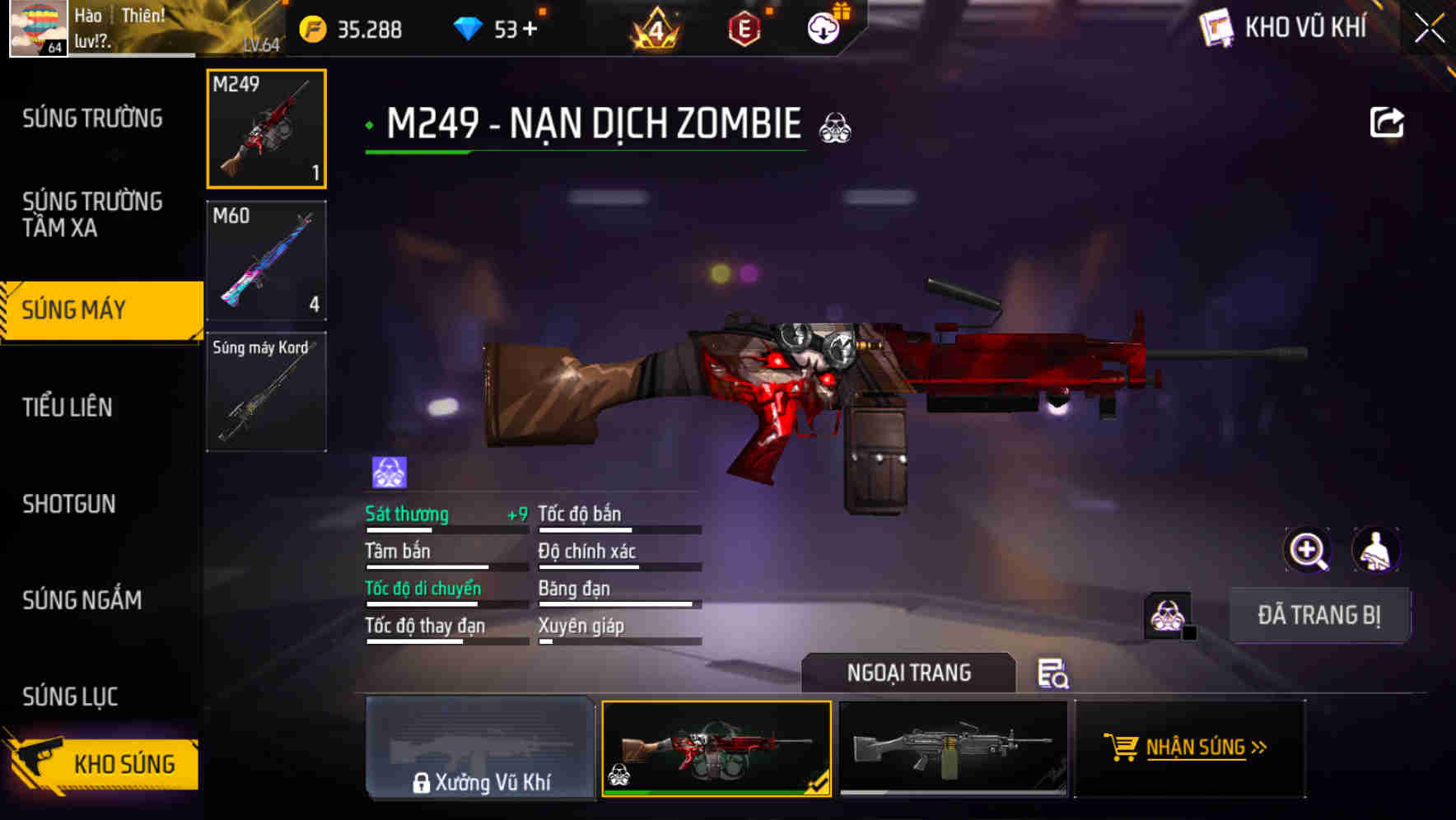This screenshot has width=1456, height=820.
Task: Expand the SÚNG TRƯỜNG TẦM XA category
Action: [93, 215]
